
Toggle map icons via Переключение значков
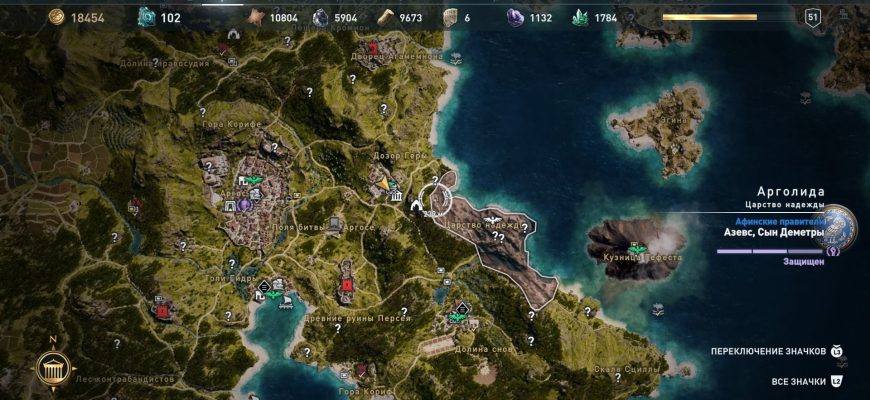837,351
